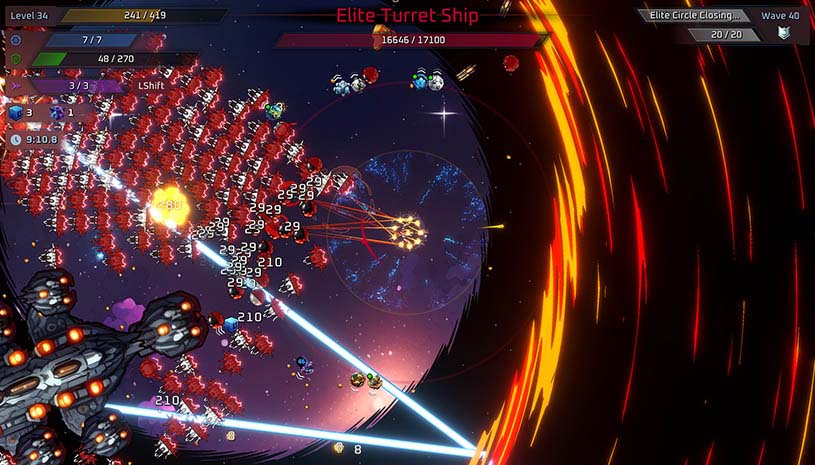This screenshot has width=815, height=465.
Task: Click the blue circle shield icon
Action: point(15,40)
